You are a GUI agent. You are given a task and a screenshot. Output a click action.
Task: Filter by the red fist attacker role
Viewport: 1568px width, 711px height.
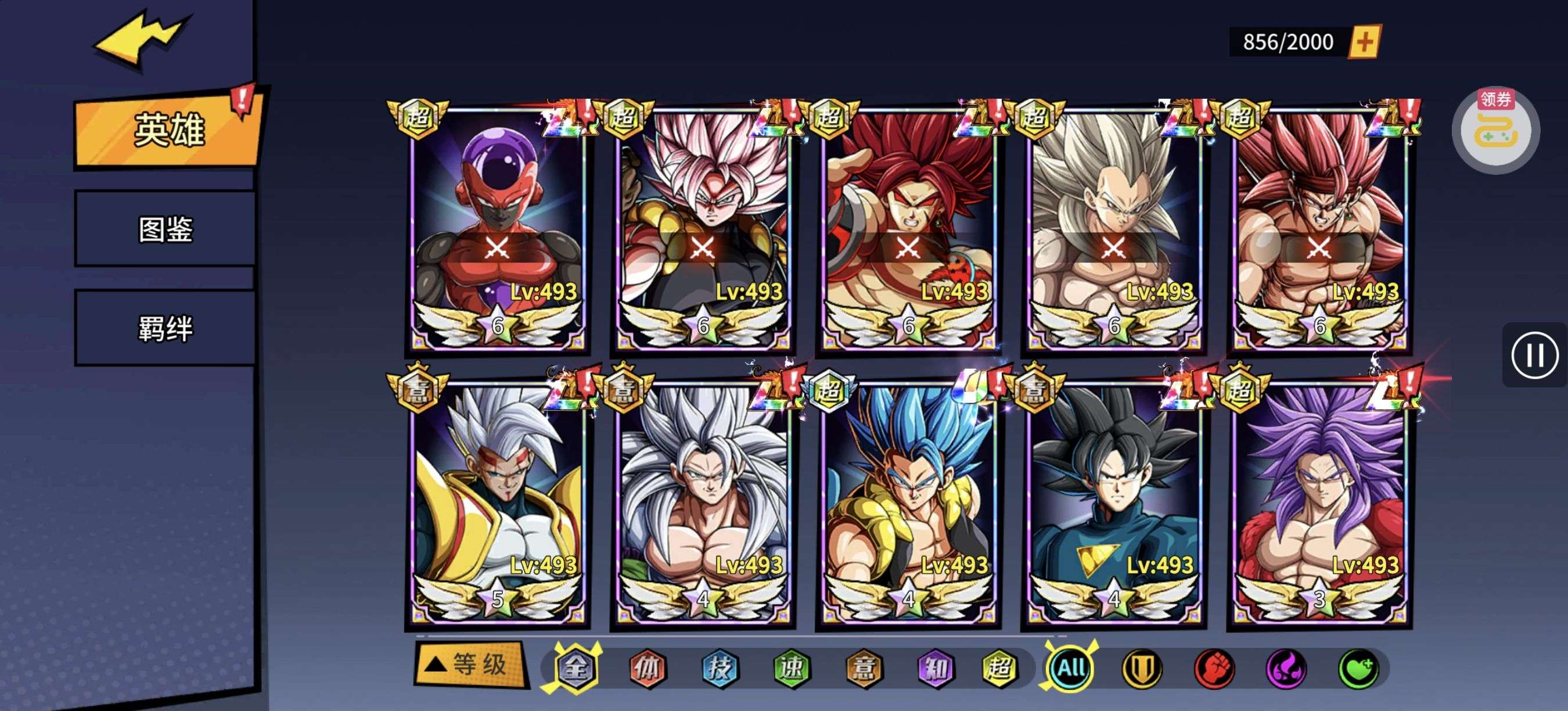coord(1214,669)
